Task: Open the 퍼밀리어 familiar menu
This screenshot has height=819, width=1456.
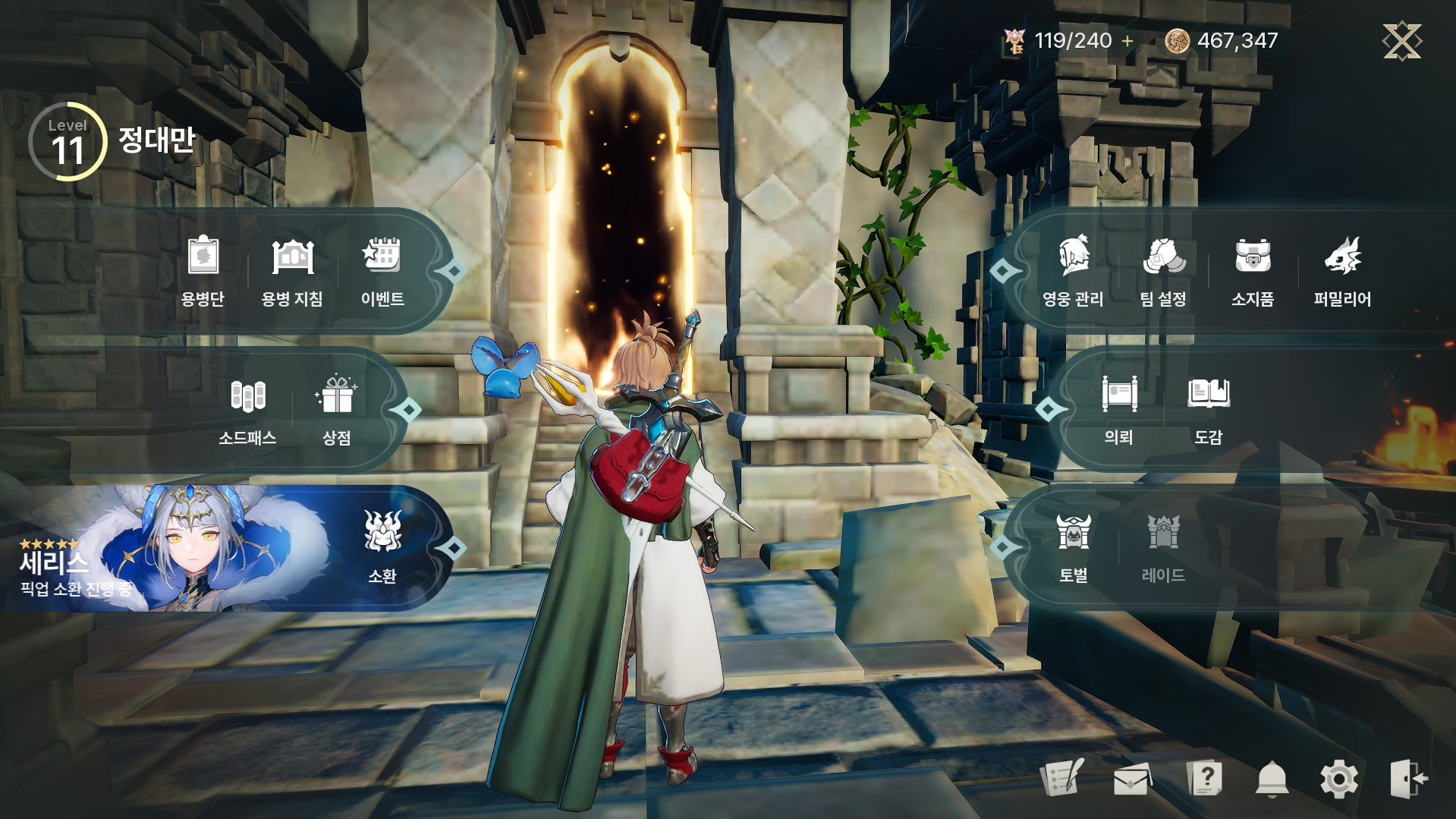Action: 1342,270
